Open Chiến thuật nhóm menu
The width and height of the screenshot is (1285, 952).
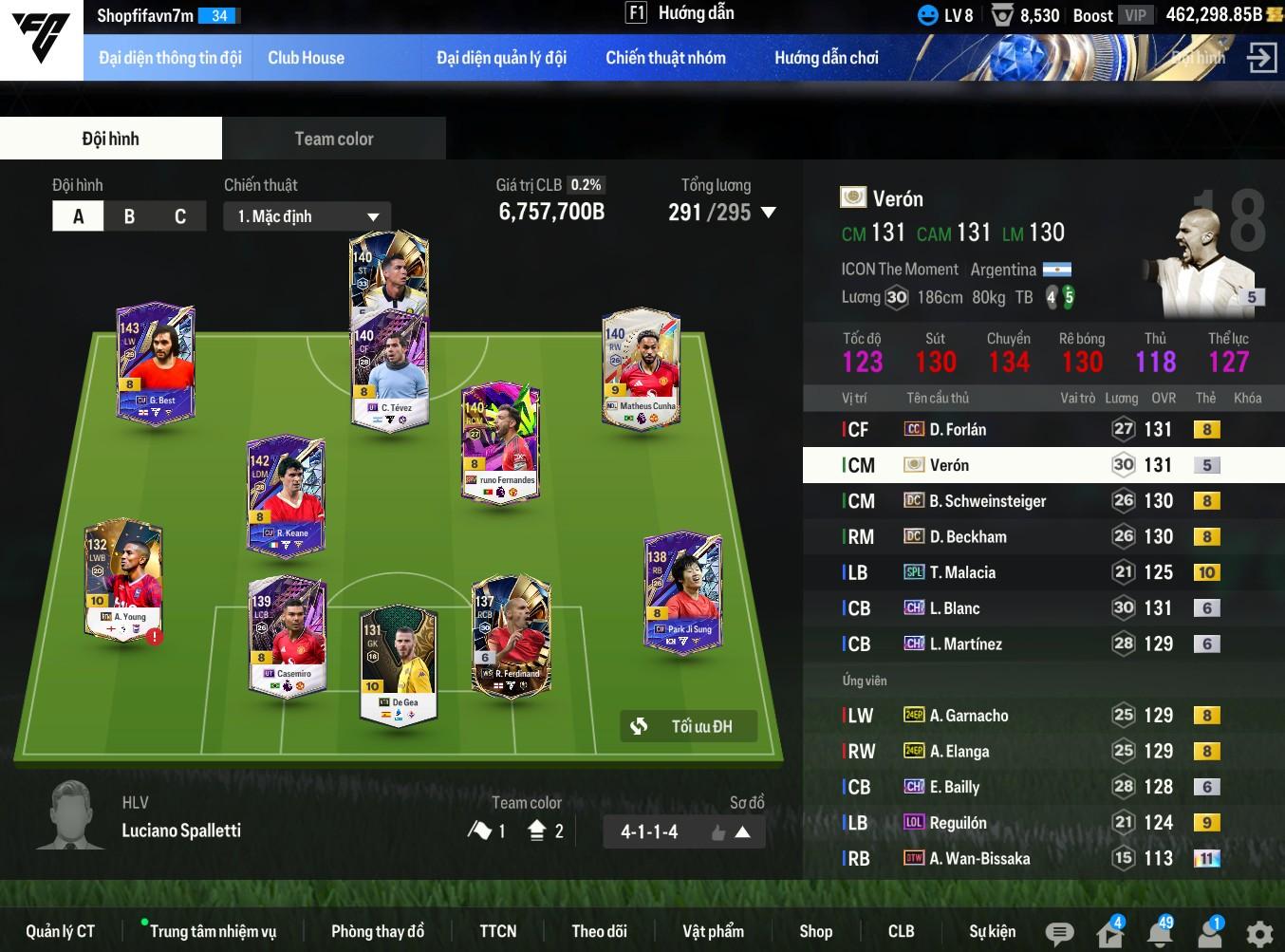665,58
